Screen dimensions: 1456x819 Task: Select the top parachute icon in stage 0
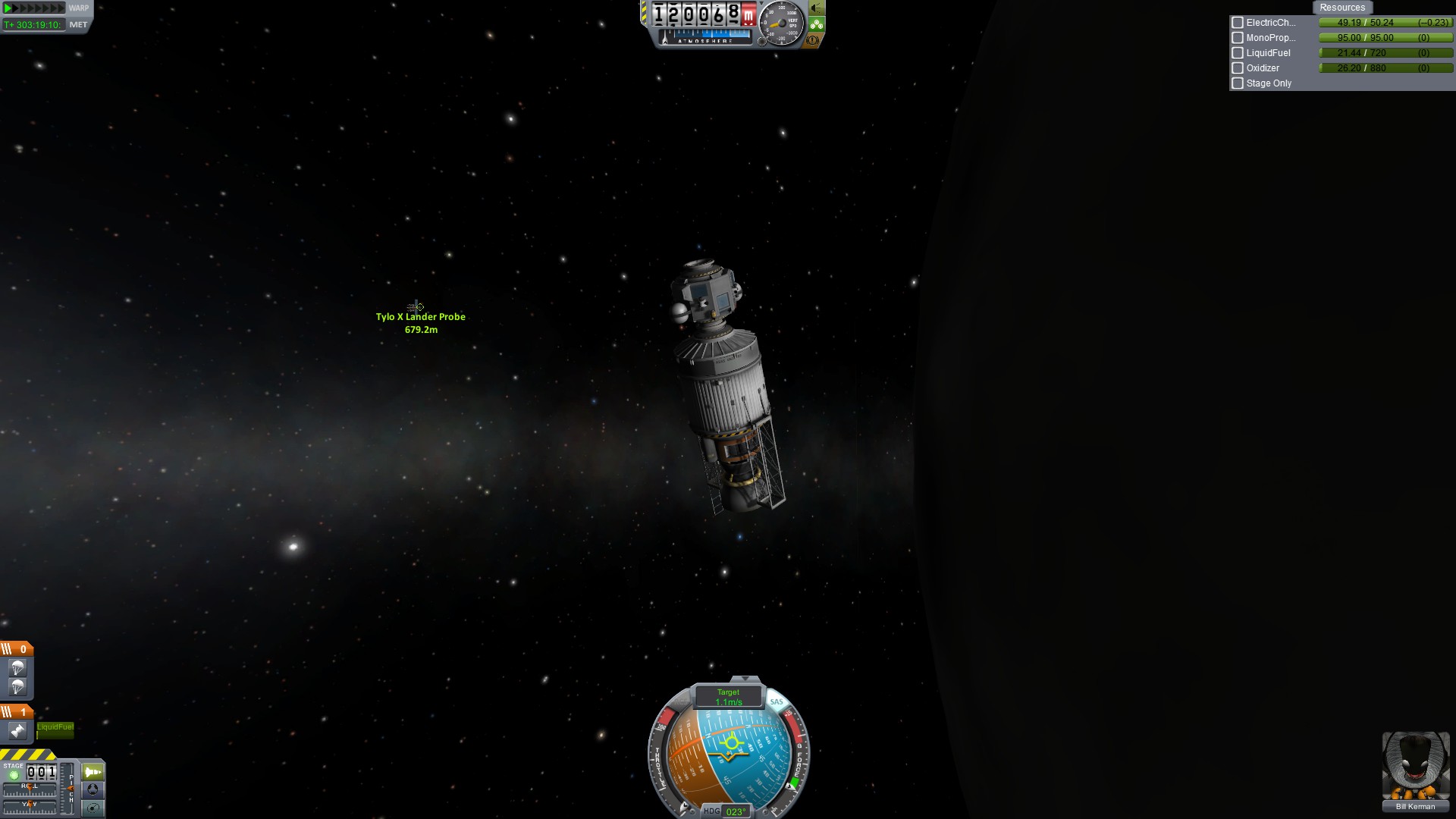(17, 668)
